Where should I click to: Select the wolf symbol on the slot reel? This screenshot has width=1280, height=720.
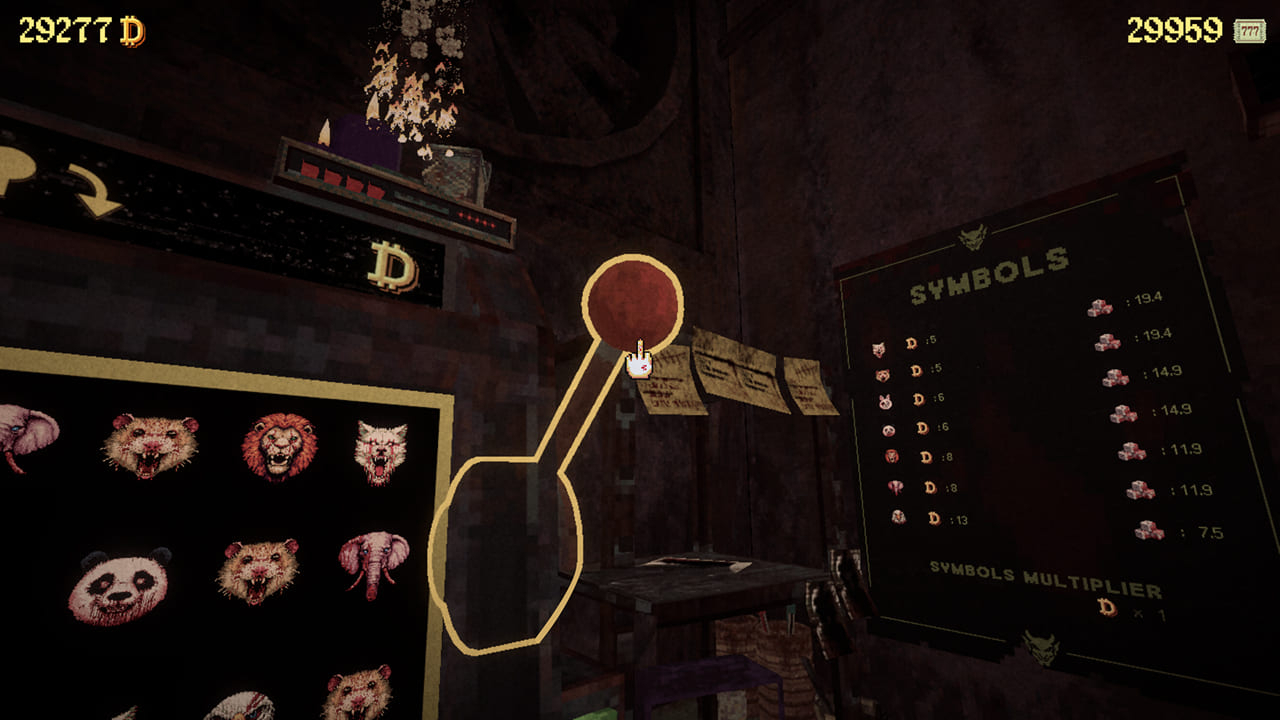tap(380, 450)
